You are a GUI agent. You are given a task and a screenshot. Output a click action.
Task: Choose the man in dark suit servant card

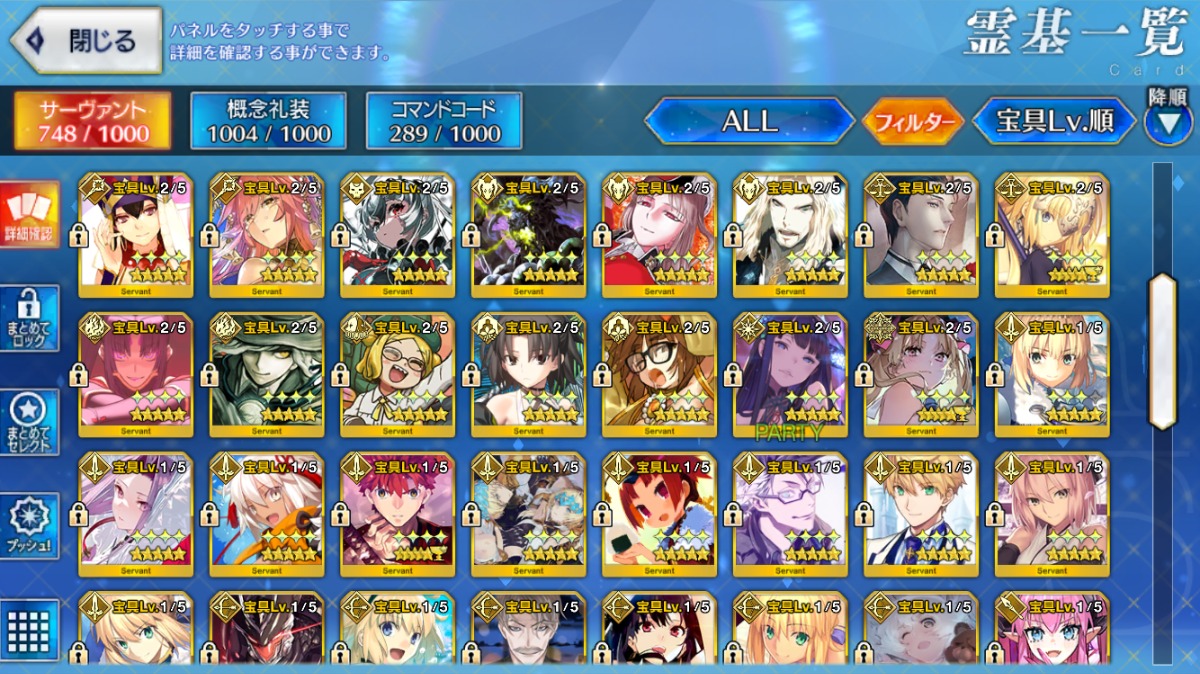tap(921, 235)
